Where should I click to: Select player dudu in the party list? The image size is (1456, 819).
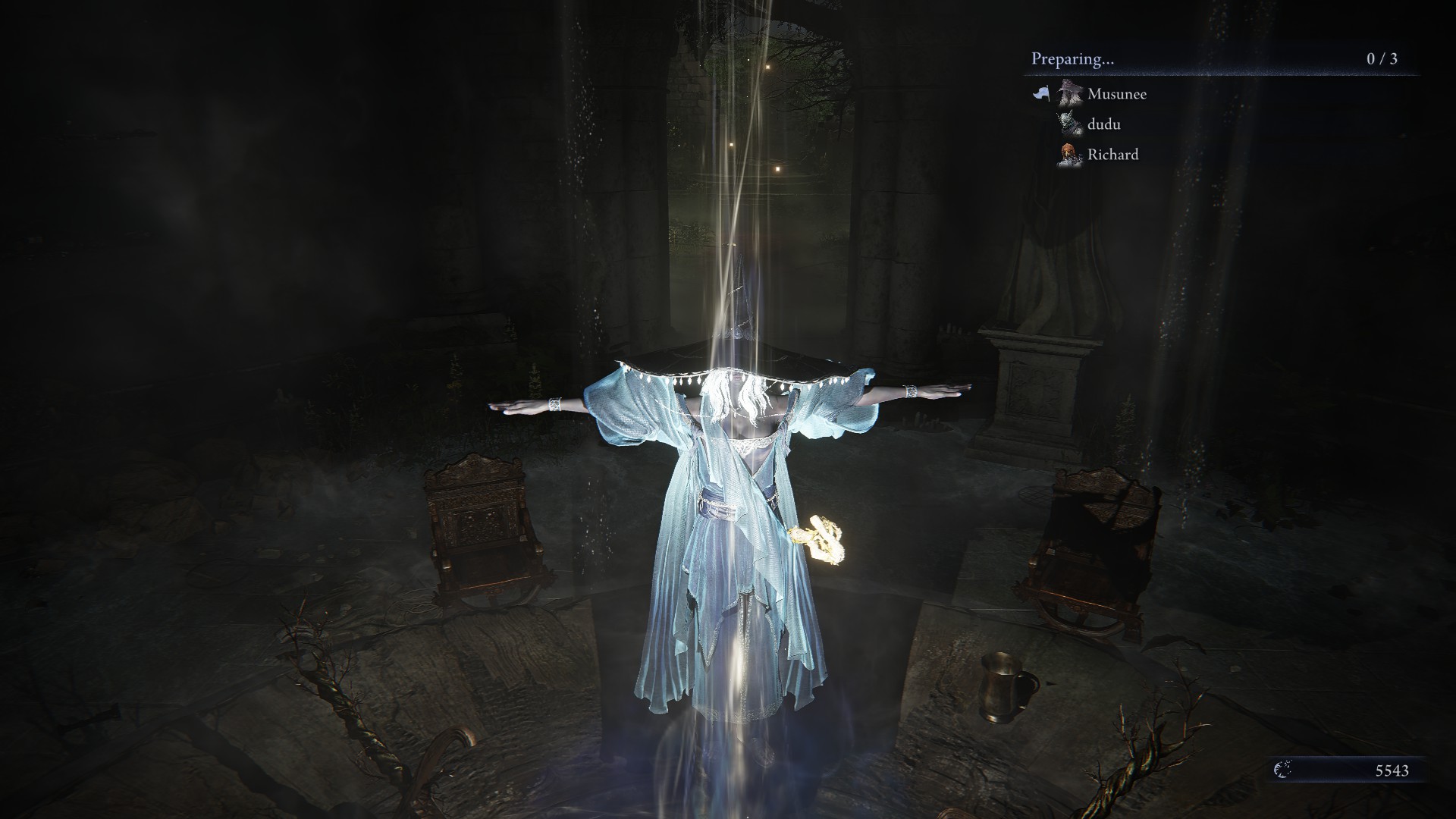1103,124
